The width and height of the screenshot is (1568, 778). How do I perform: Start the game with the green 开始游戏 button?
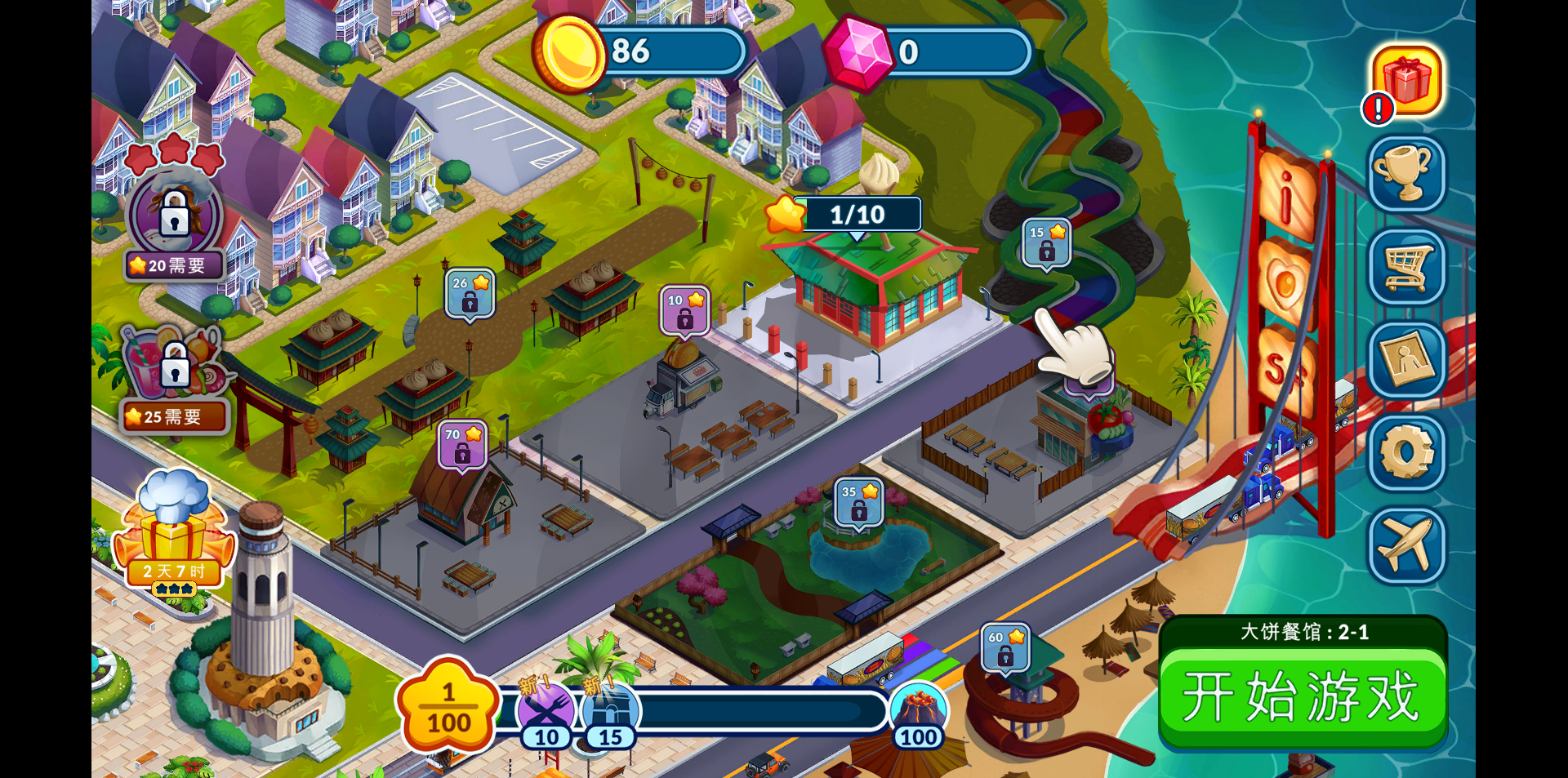click(x=1303, y=696)
